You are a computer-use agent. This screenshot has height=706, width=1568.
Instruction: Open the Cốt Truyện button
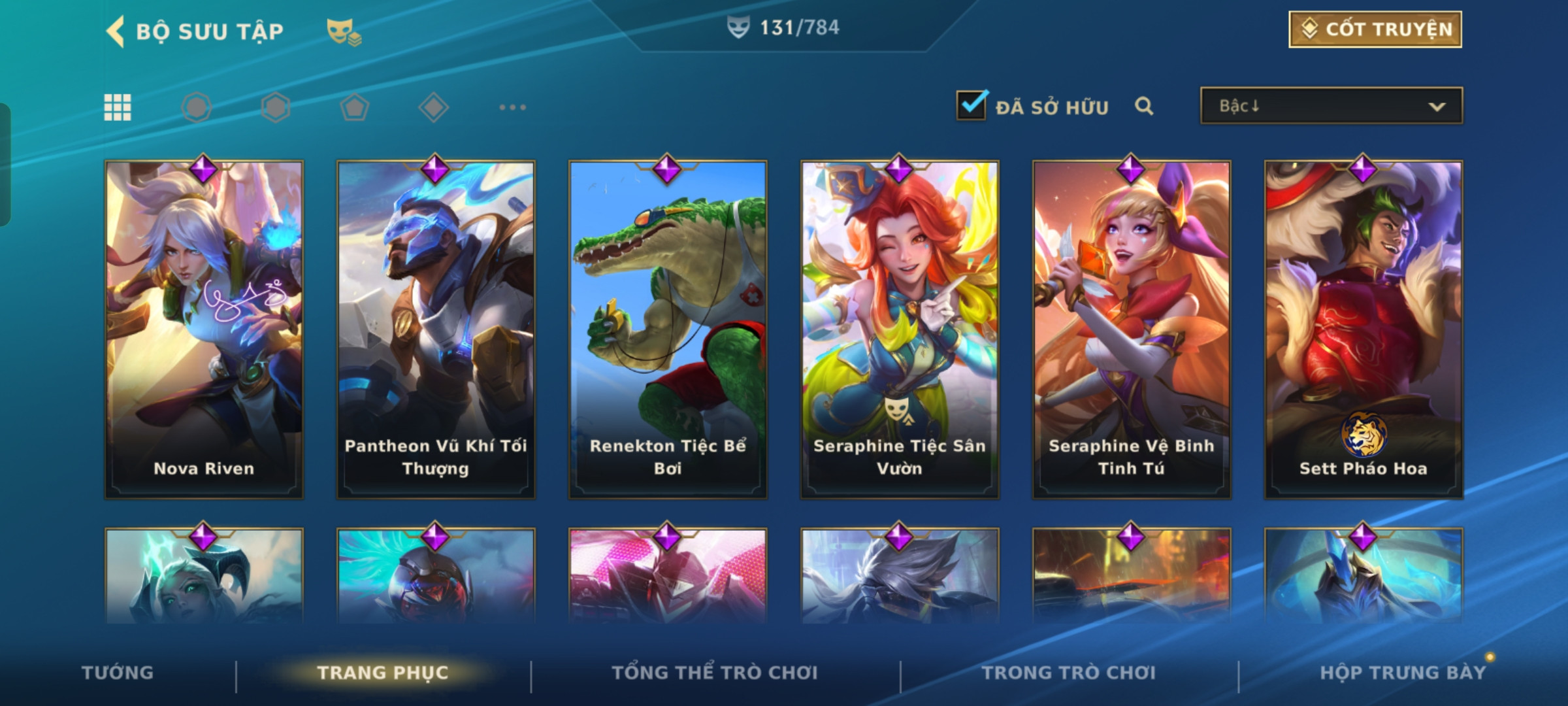[1375, 29]
